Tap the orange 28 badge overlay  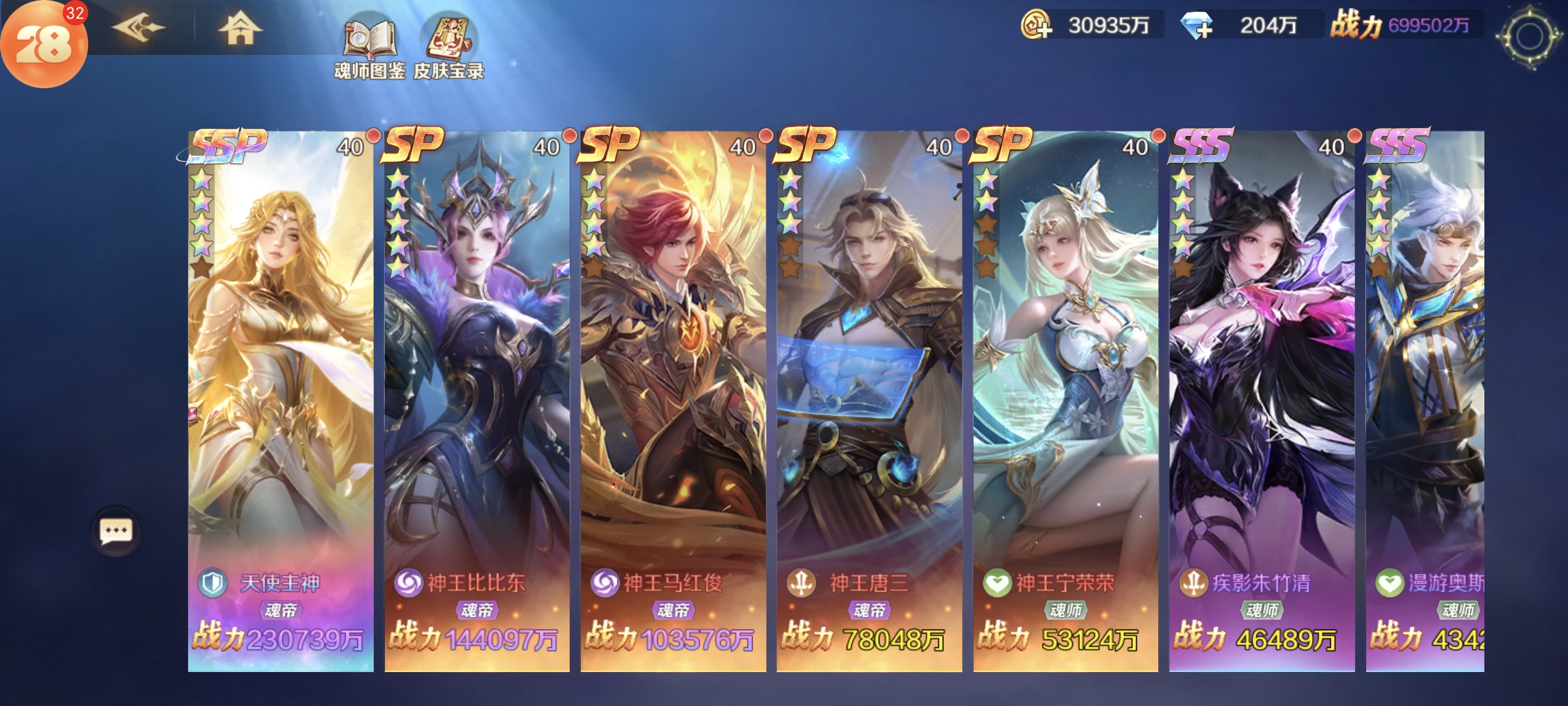pos(43,44)
